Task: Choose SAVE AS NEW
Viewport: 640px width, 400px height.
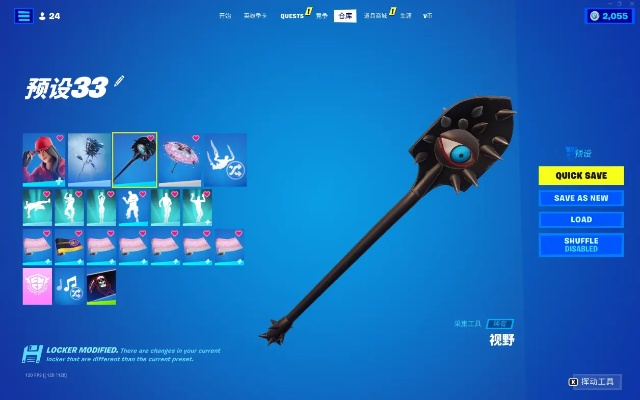Action: (x=581, y=198)
